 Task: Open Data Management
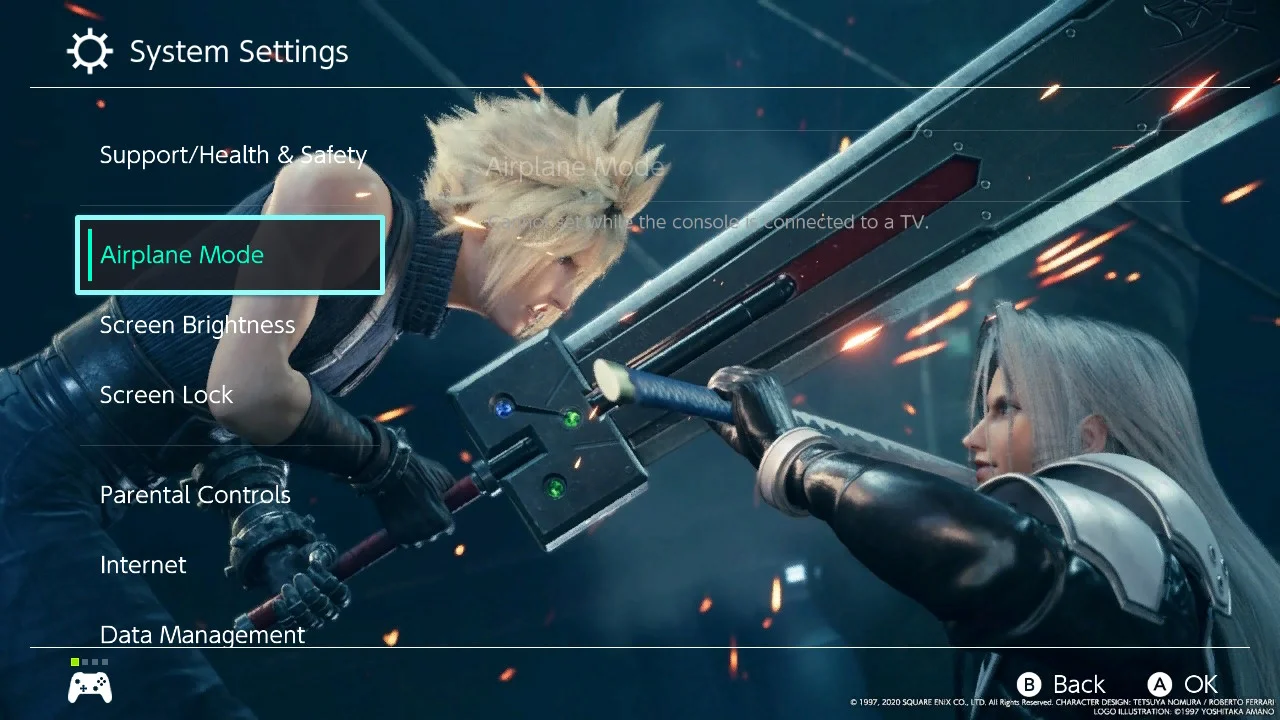pos(202,634)
